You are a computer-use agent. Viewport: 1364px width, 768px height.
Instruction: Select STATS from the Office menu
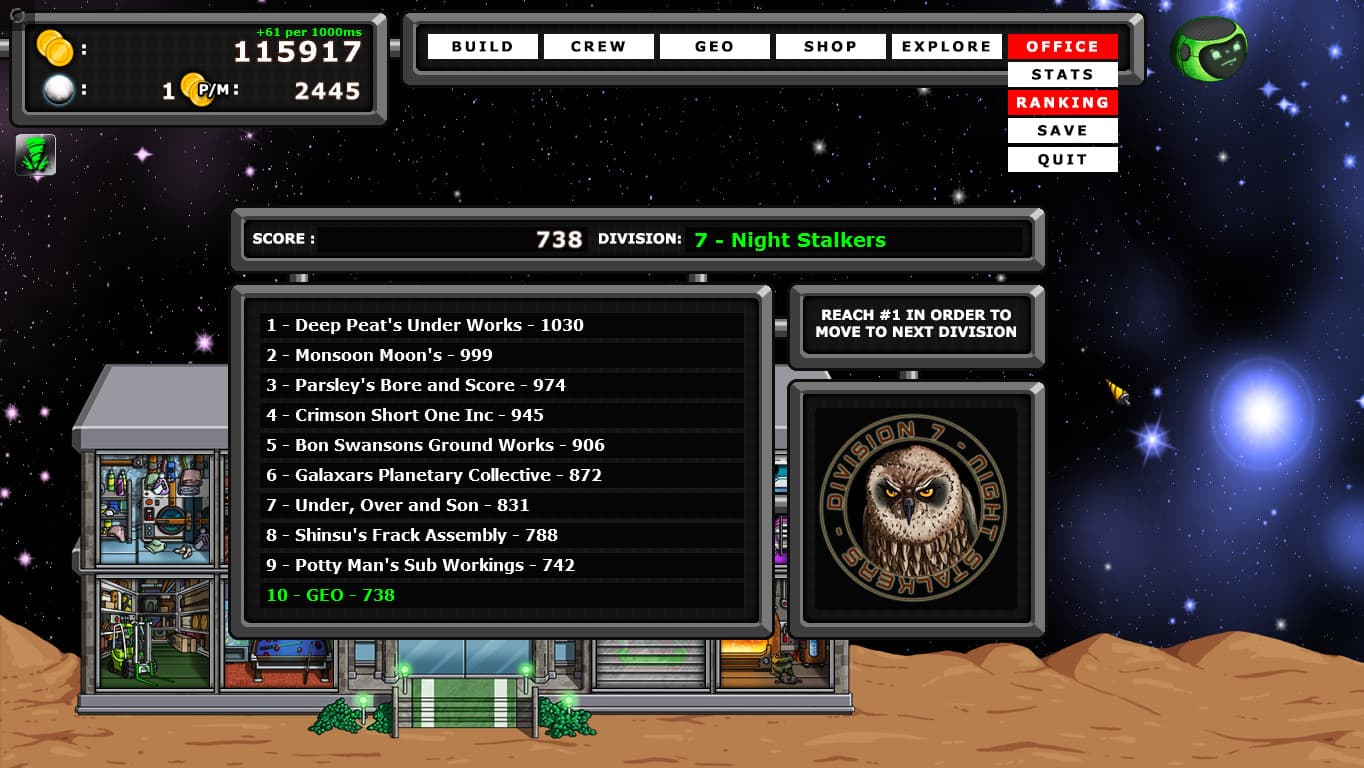coord(1062,74)
